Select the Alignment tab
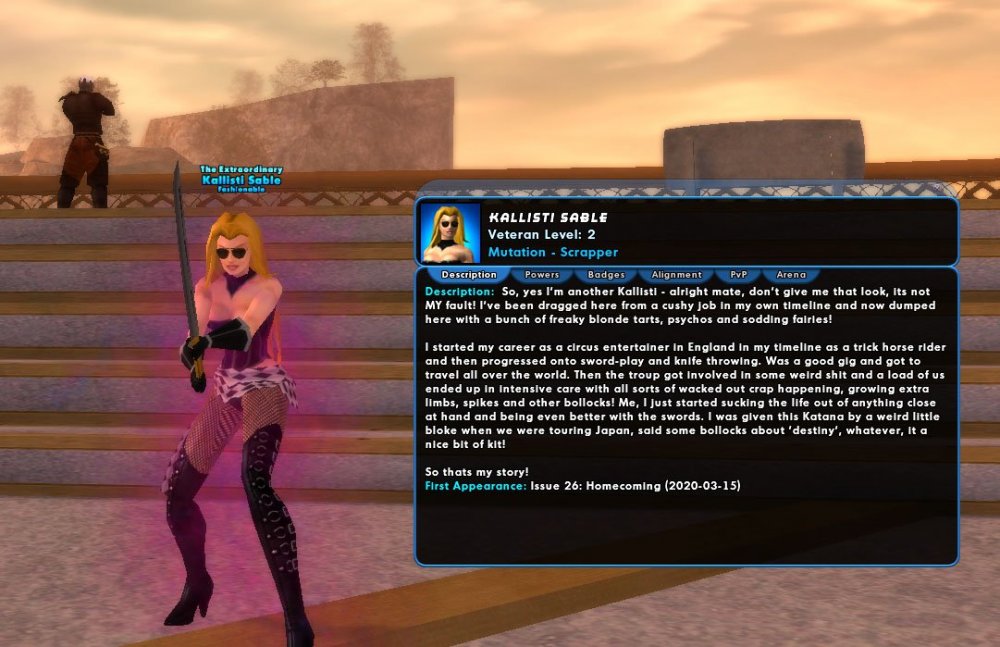The height and width of the screenshot is (647, 1000). click(x=676, y=274)
